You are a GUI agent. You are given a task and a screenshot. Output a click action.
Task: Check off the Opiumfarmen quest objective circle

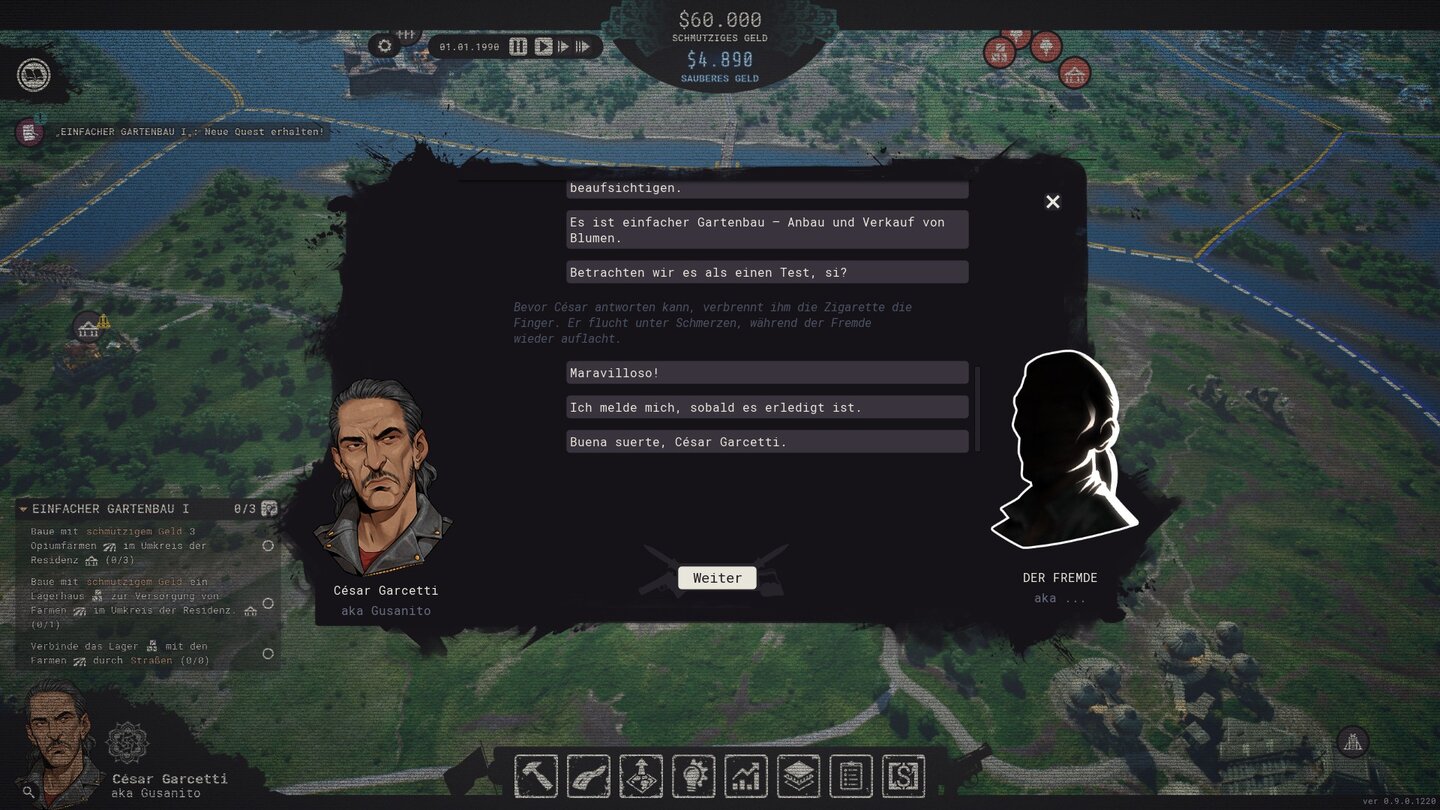click(267, 546)
